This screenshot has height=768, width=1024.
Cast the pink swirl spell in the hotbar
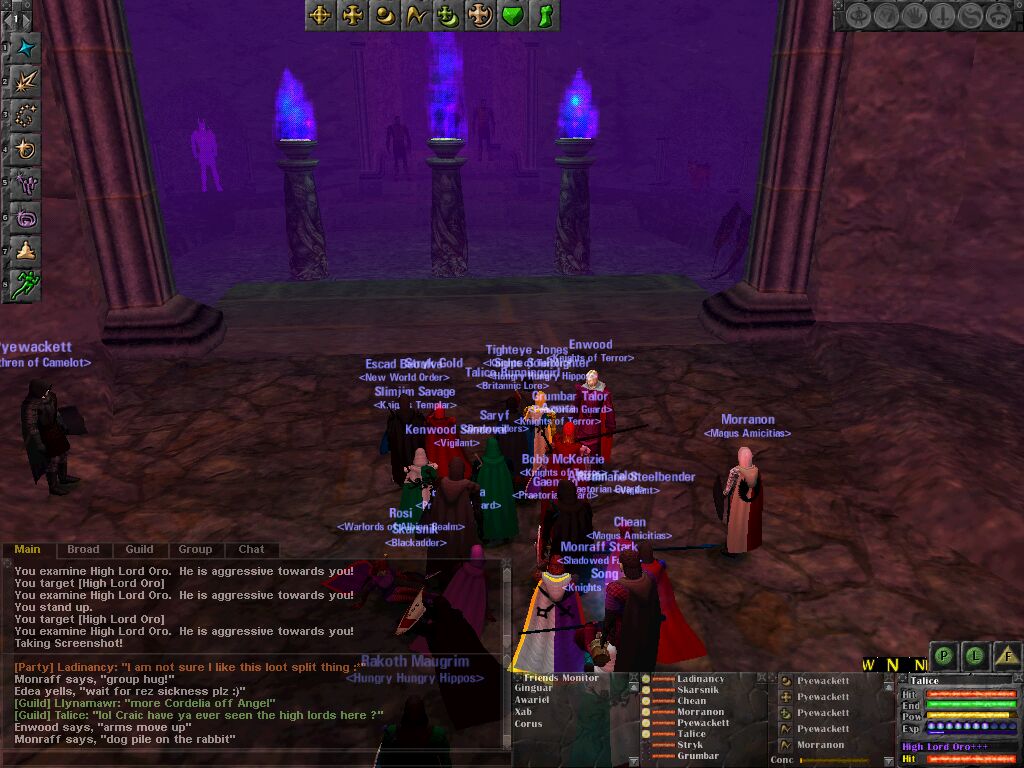(x=25, y=216)
